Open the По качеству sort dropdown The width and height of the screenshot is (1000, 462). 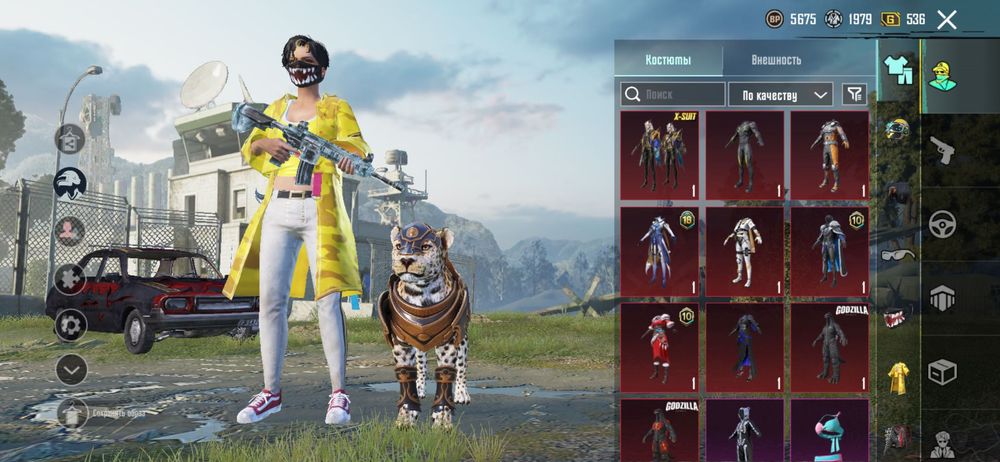point(780,94)
